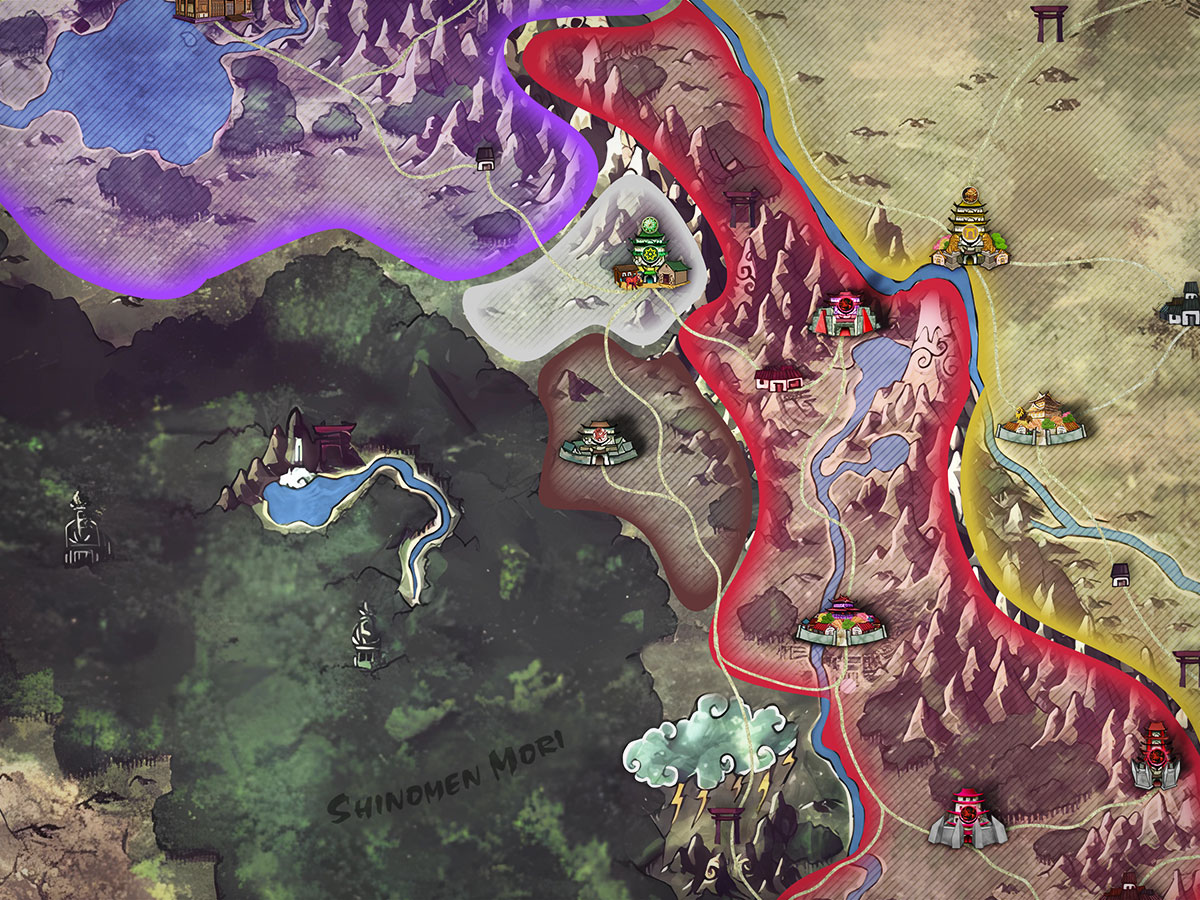Click the small red-roofed hut marker

781,377
